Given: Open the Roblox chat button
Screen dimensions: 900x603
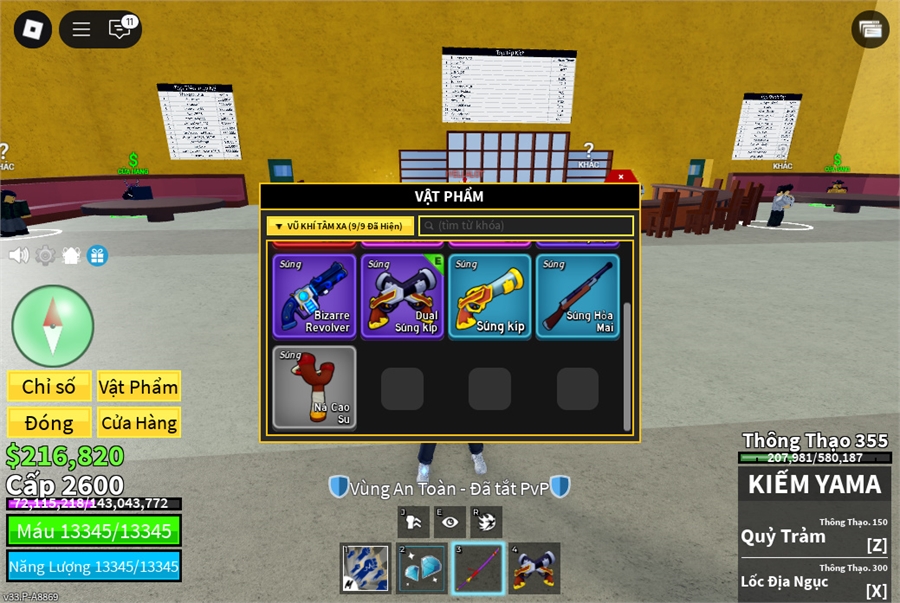Looking at the screenshot, I should (x=120, y=29).
